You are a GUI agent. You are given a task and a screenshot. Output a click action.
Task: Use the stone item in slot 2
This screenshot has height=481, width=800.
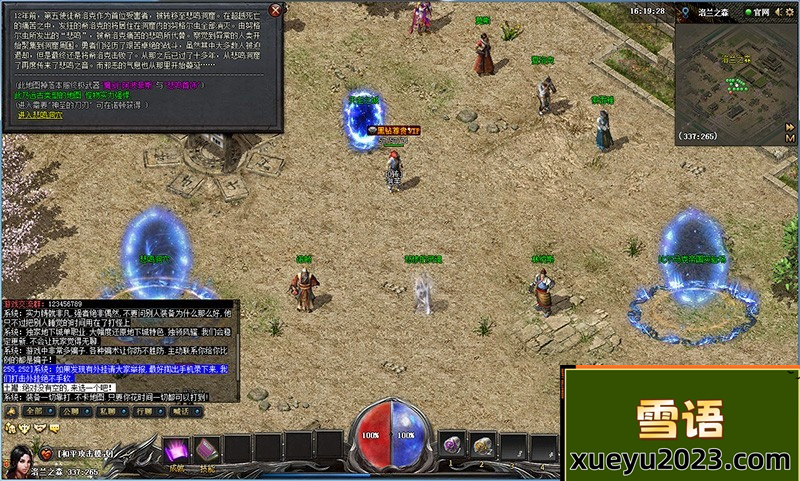(x=483, y=446)
